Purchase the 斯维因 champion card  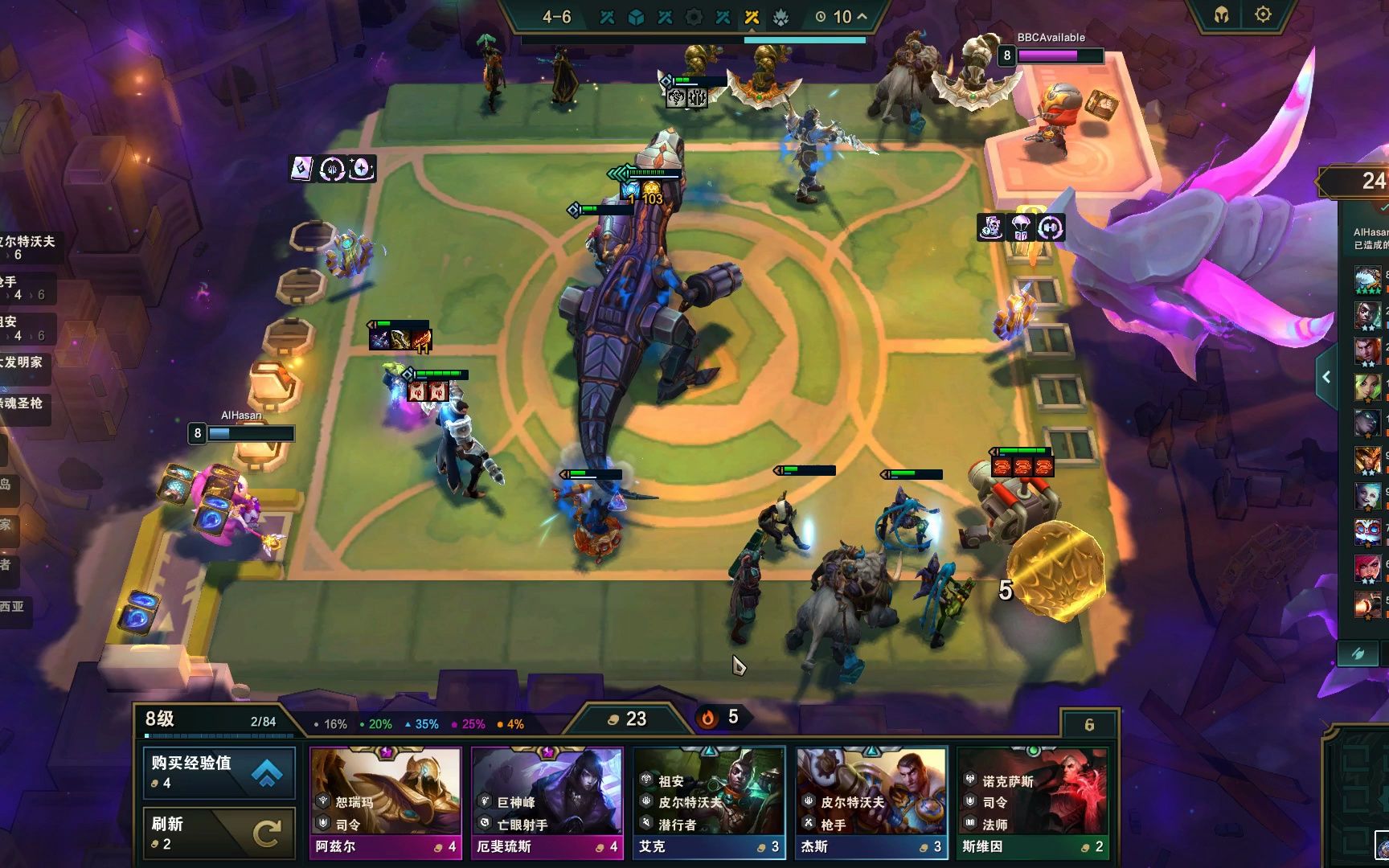pos(1033,802)
